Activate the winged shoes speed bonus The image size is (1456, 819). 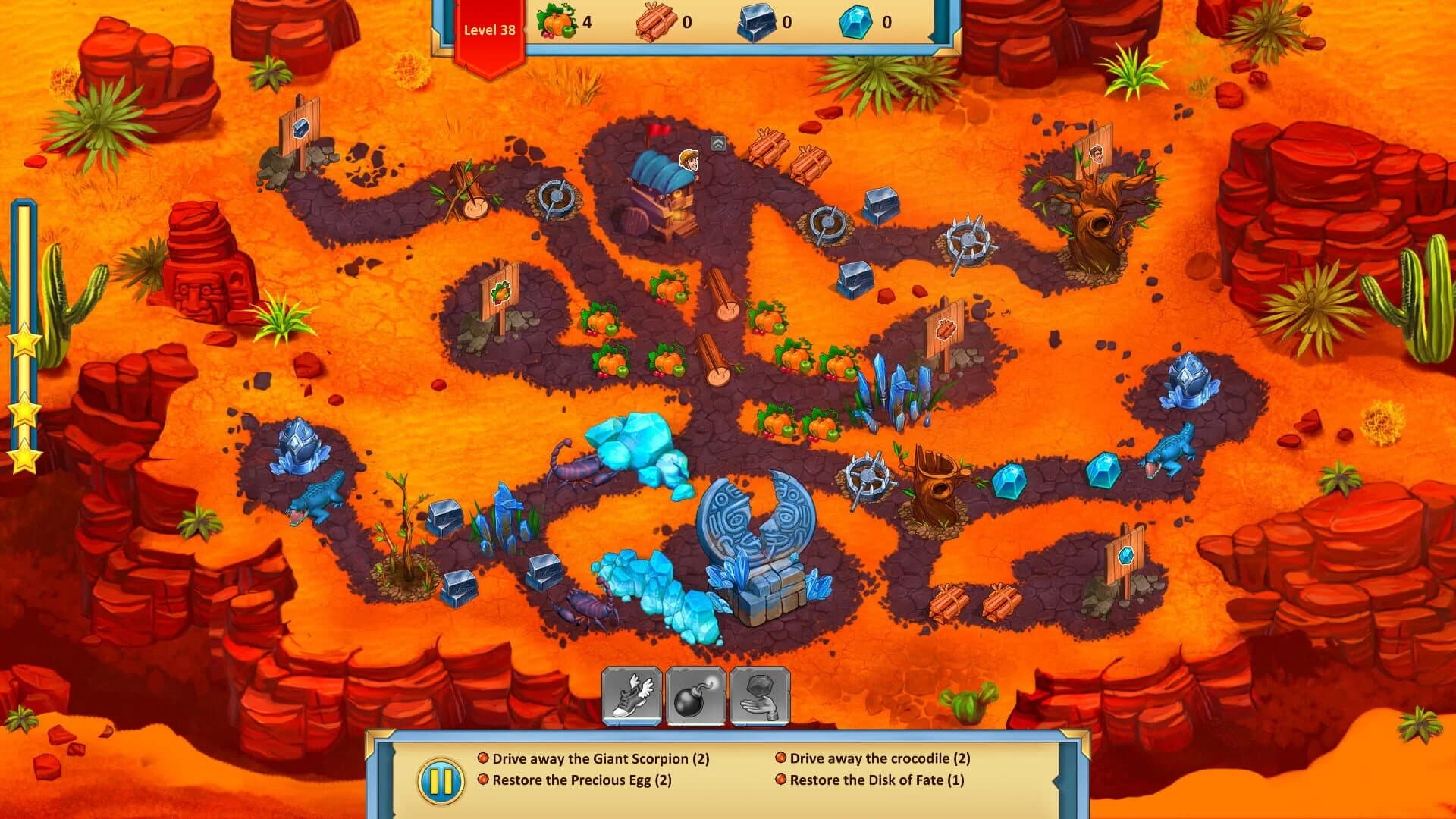point(633,698)
